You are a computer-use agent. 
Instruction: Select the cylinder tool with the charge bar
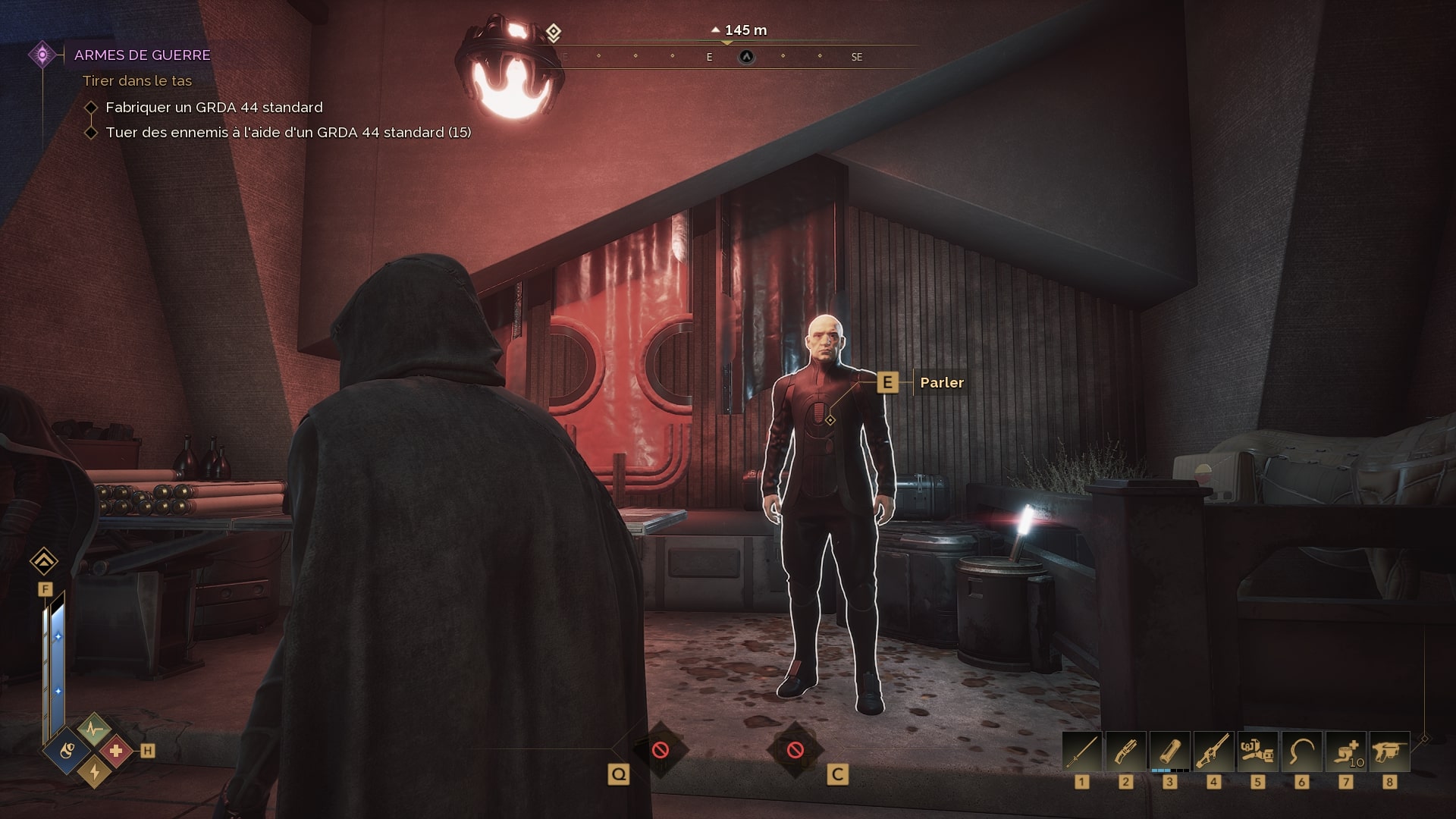[1169, 752]
